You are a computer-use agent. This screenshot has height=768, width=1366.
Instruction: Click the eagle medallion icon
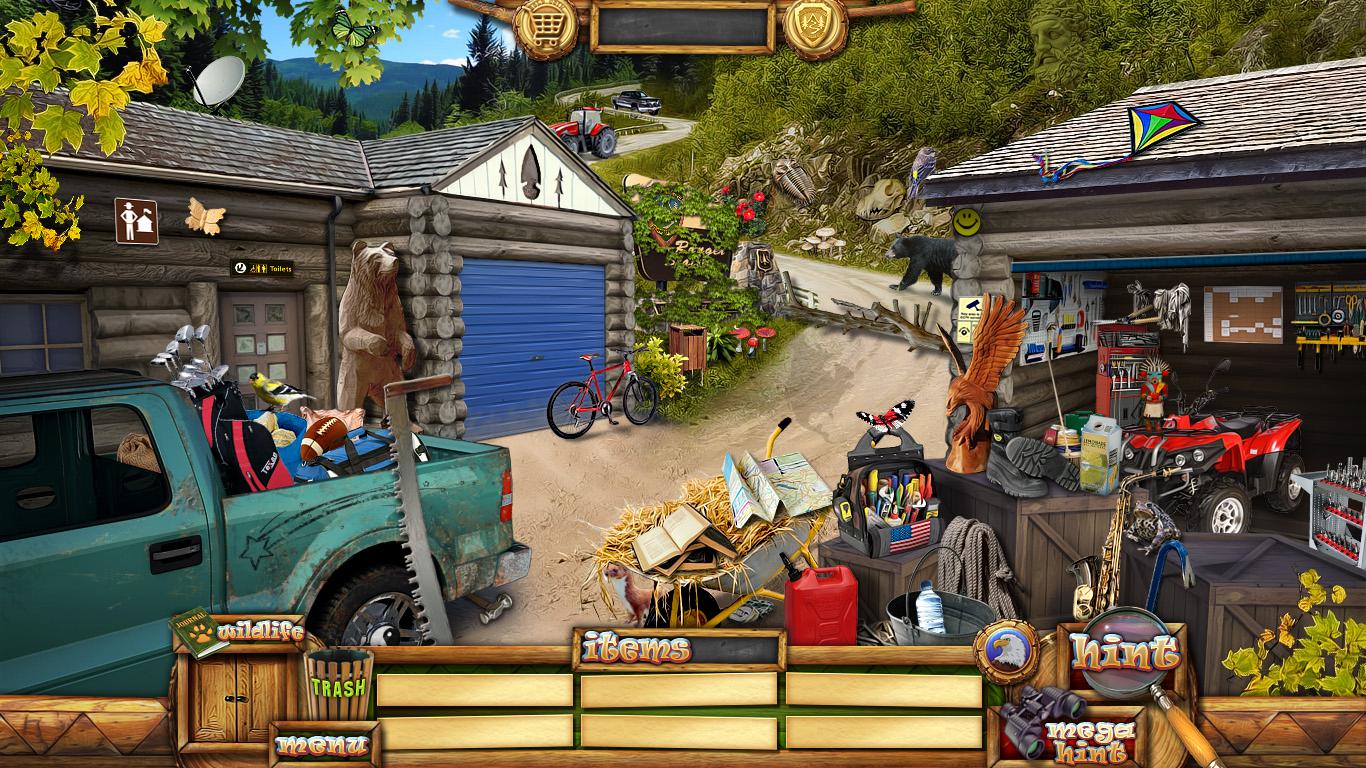(x=1005, y=652)
